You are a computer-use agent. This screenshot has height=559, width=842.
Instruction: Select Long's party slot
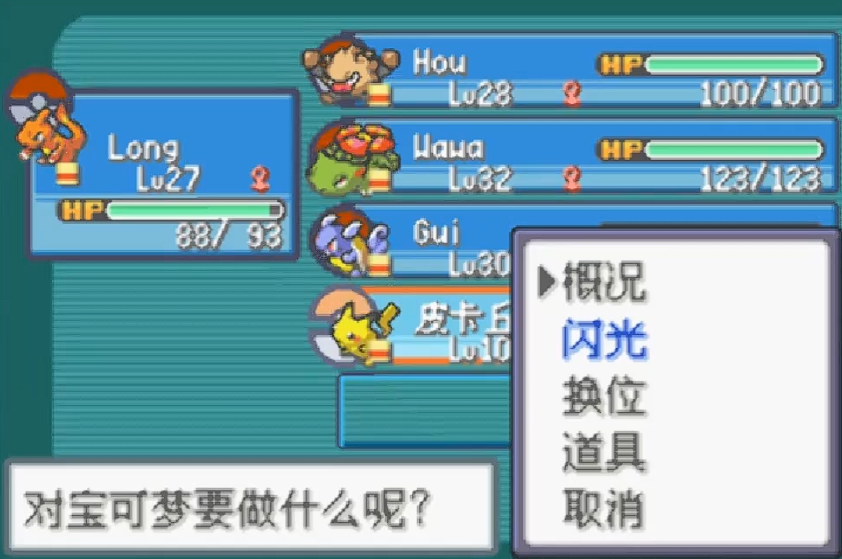(165, 175)
